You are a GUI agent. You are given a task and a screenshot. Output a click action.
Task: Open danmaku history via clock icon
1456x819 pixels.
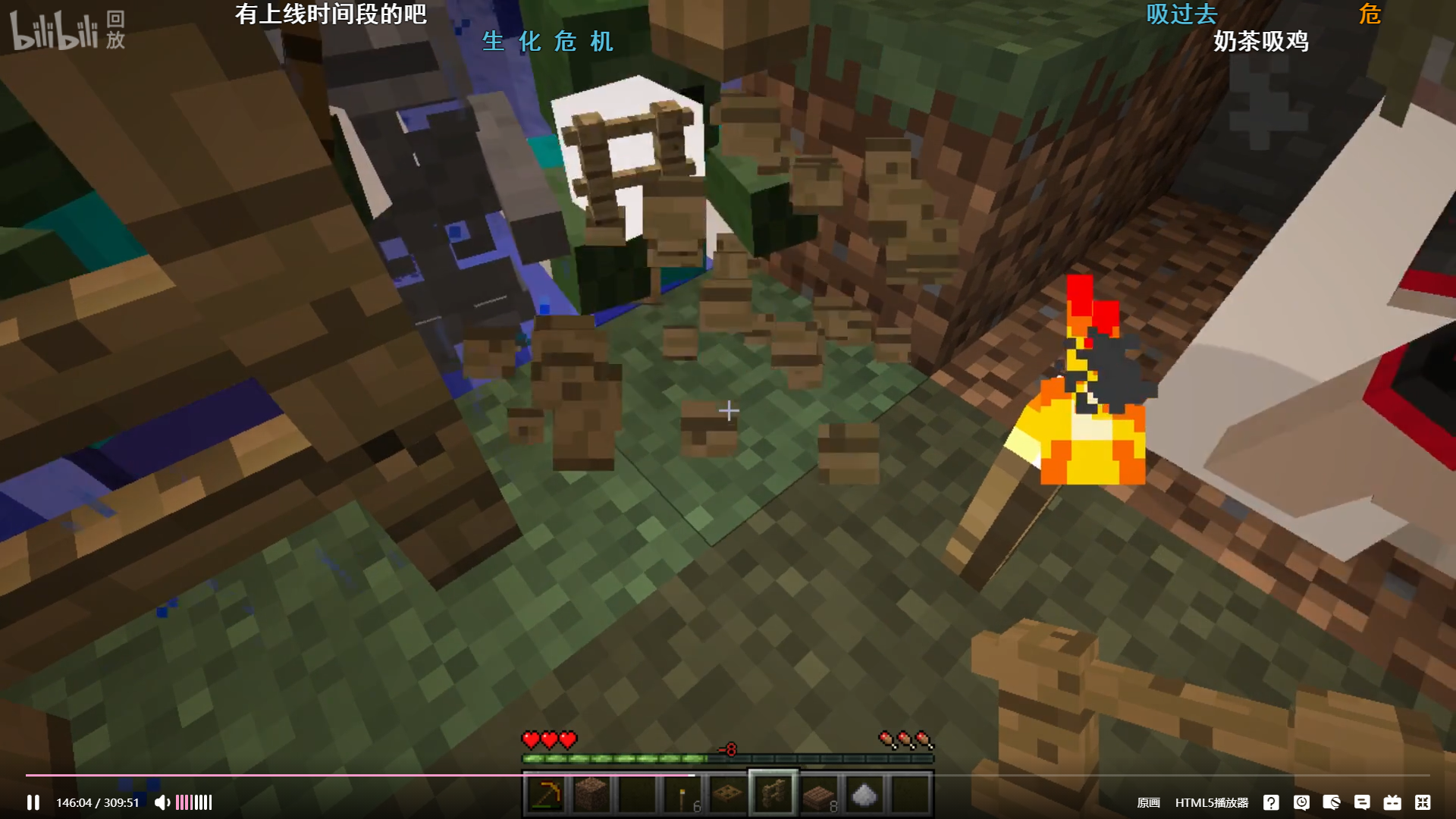(1303, 802)
